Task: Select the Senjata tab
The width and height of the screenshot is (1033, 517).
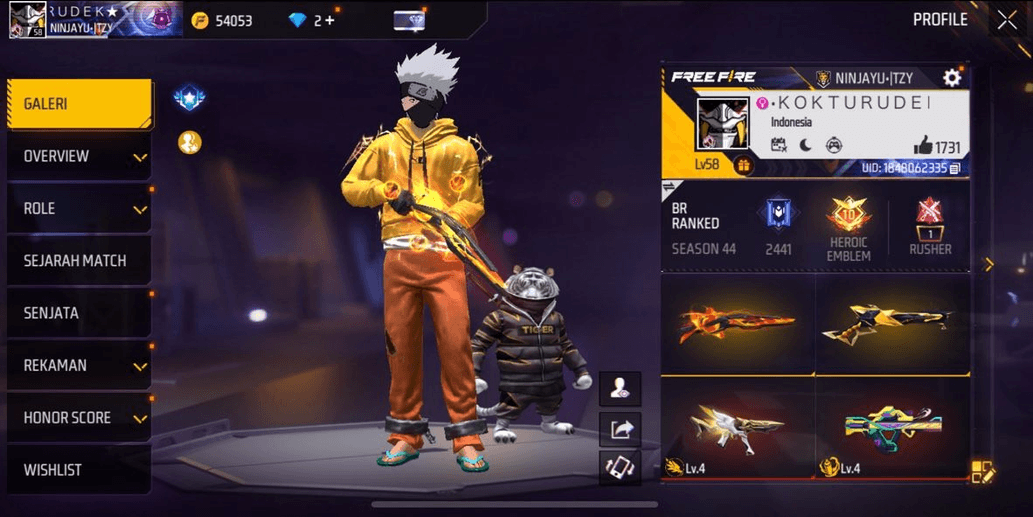Action: (x=79, y=313)
